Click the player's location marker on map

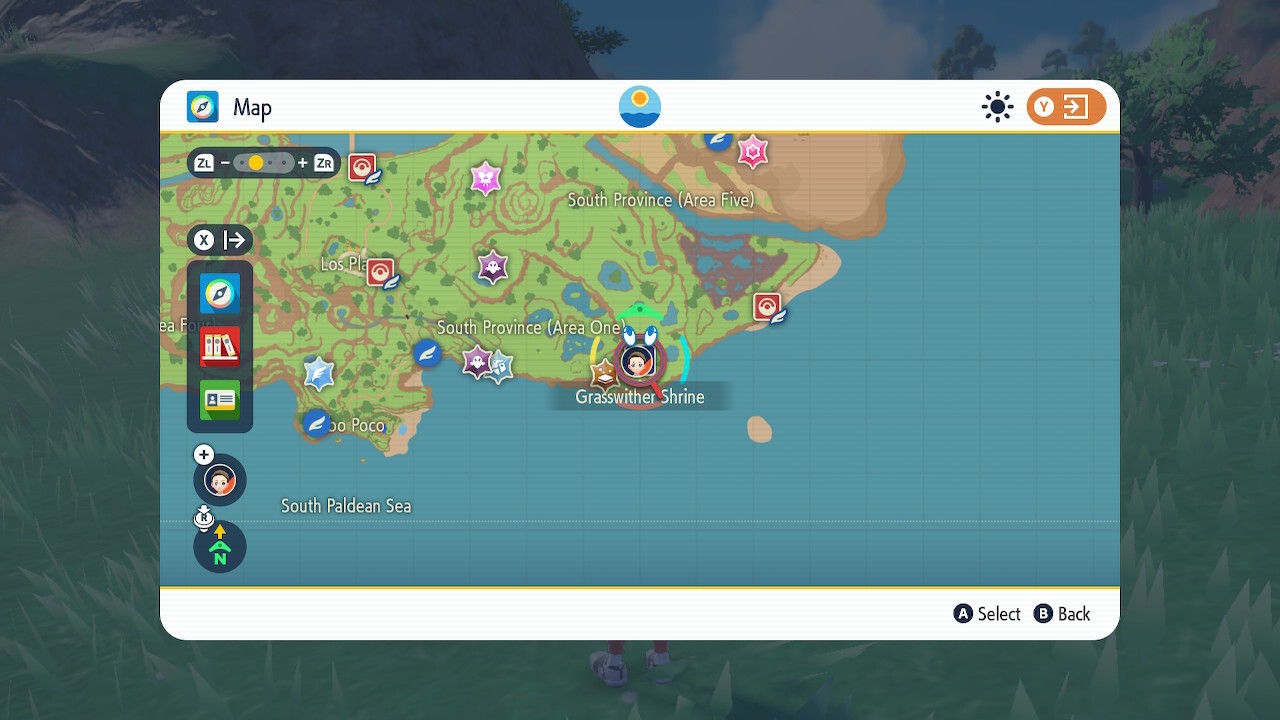click(x=637, y=360)
